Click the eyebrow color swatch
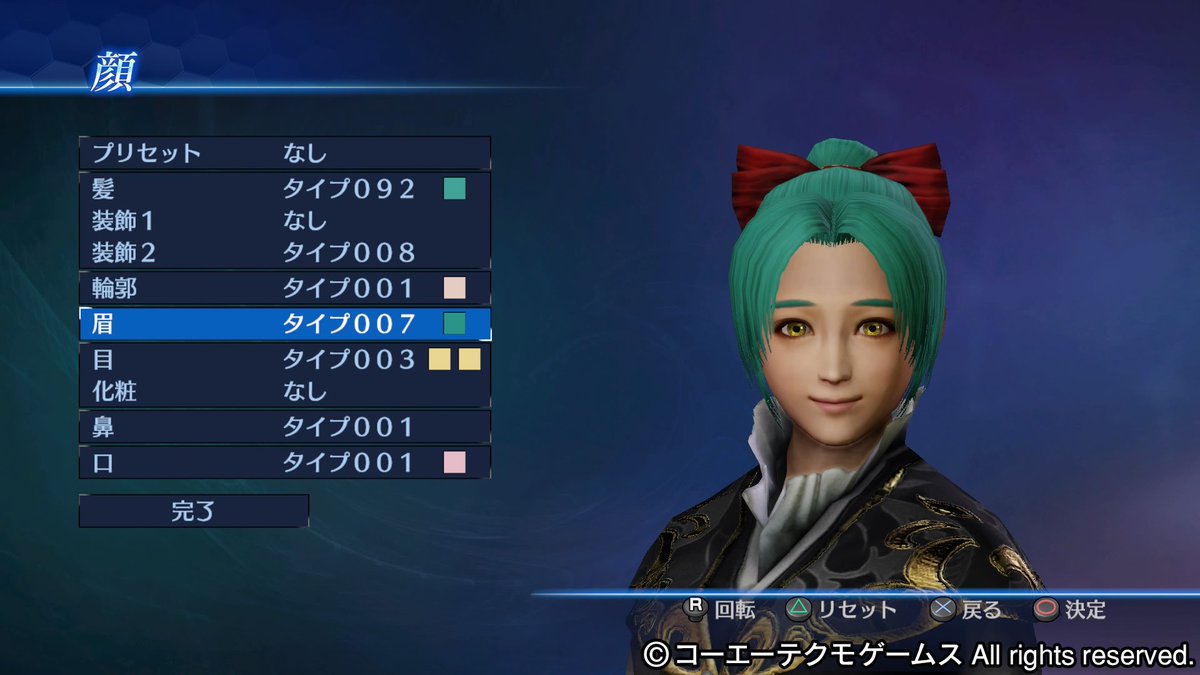This screenshot has width=1200, height=675. pos(455,323)
